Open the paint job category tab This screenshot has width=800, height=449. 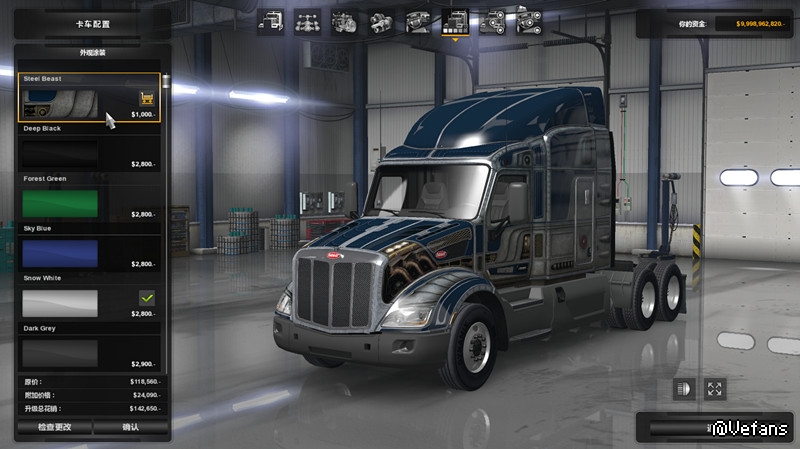coord(455,21)
